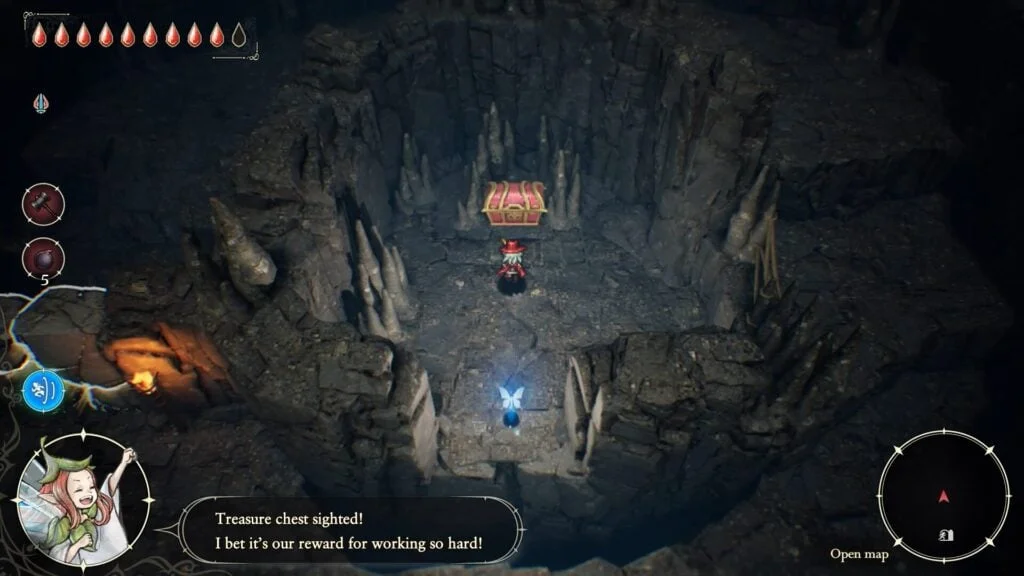The image size is (1024, 576).
Task: Select the hammer weapon icon
Action: pos(43,204)
